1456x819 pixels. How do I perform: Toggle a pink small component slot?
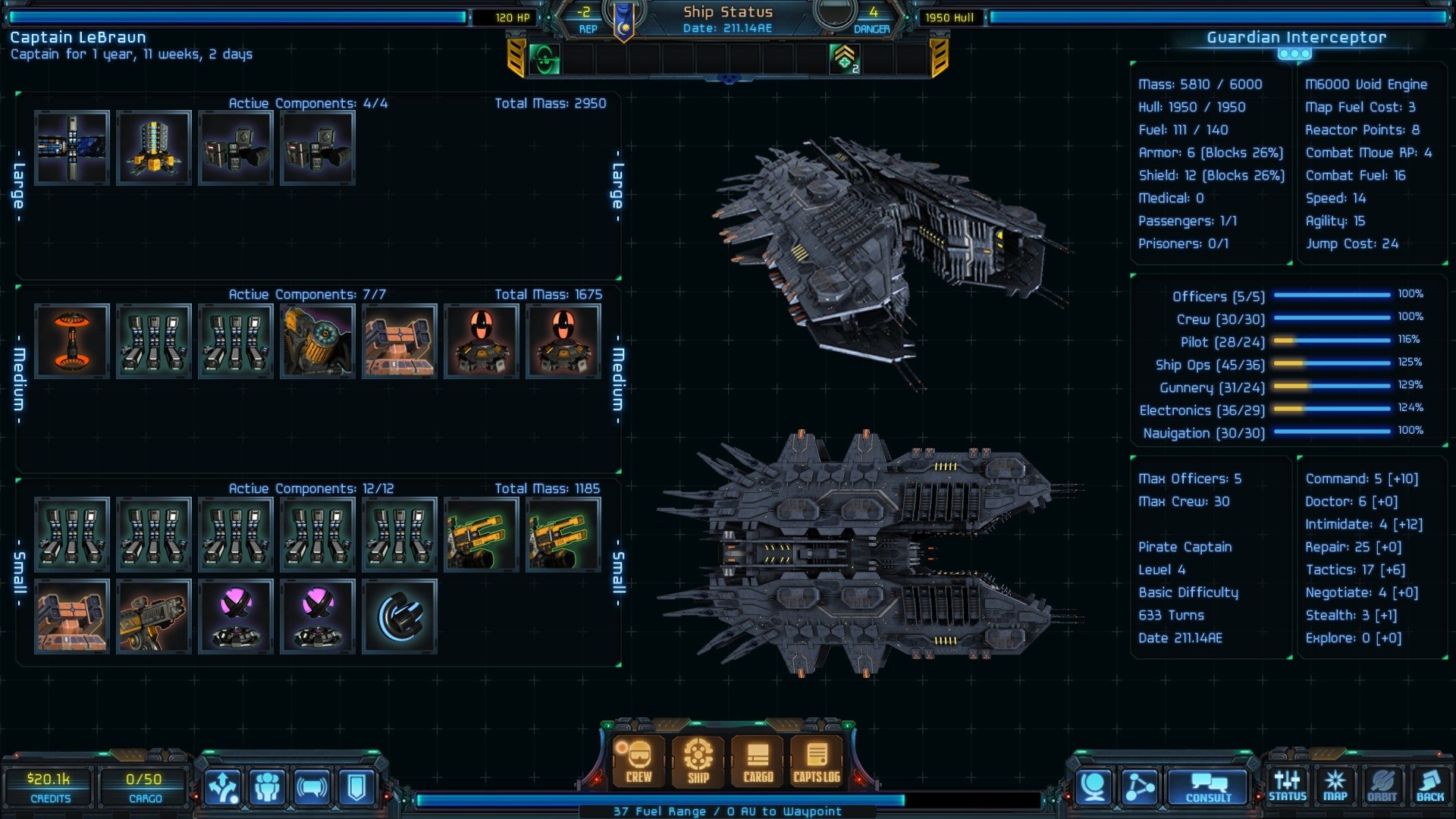tap(236, 616)
